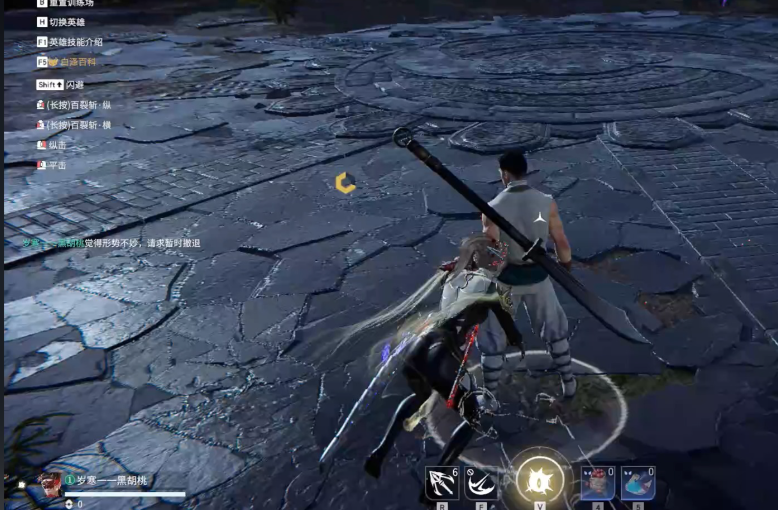Trigger the glowing golden ultimate ability

coord(540,481)
